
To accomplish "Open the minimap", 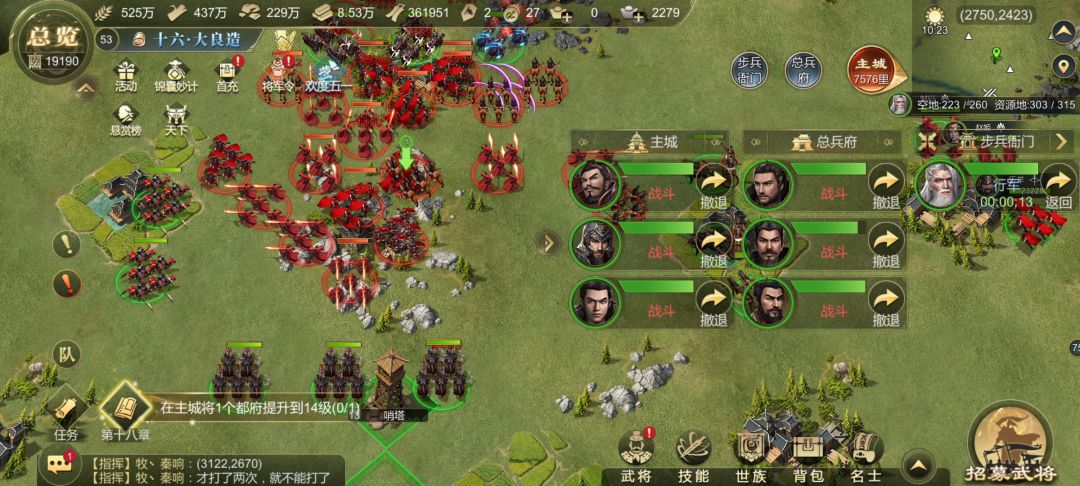I will point(995,55).
